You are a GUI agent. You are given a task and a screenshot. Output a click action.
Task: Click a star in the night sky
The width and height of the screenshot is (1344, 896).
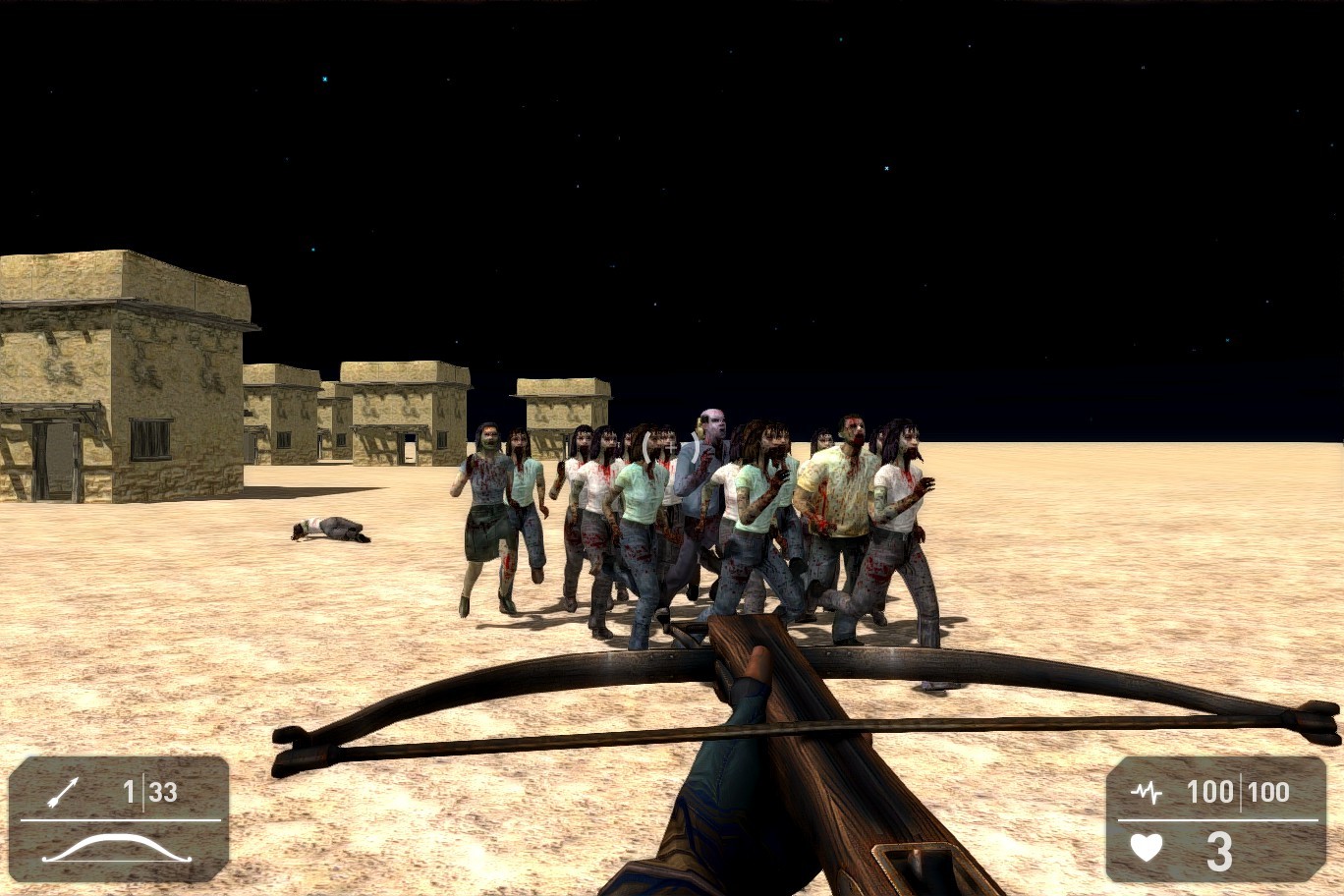[x=887, y=167]
